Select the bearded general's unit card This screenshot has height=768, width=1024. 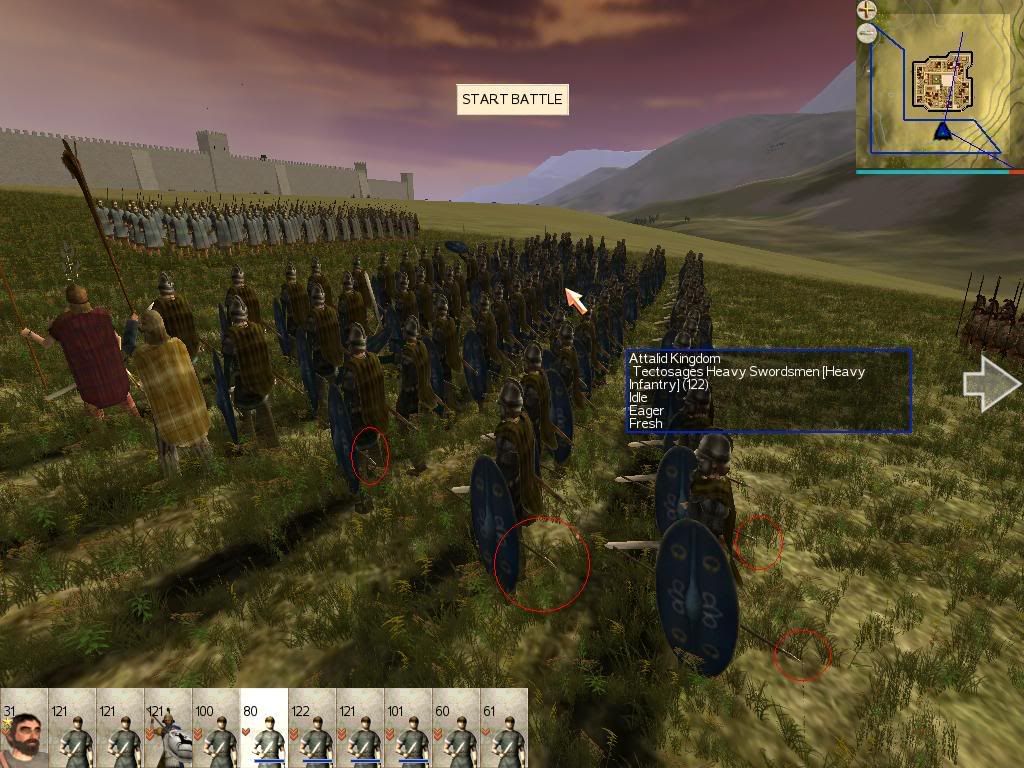click(x=24, y=728)
